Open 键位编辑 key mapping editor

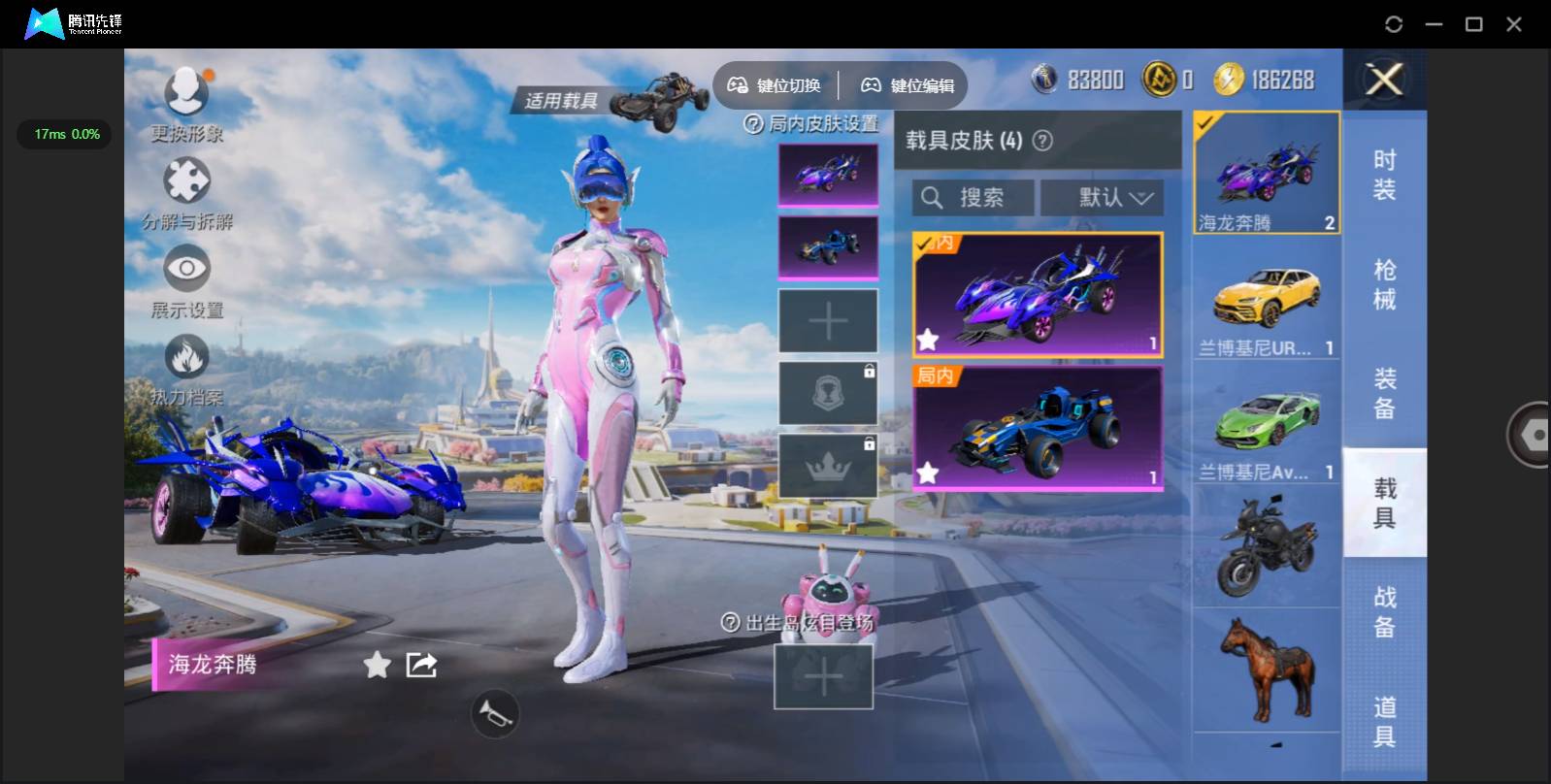point(907,85)
